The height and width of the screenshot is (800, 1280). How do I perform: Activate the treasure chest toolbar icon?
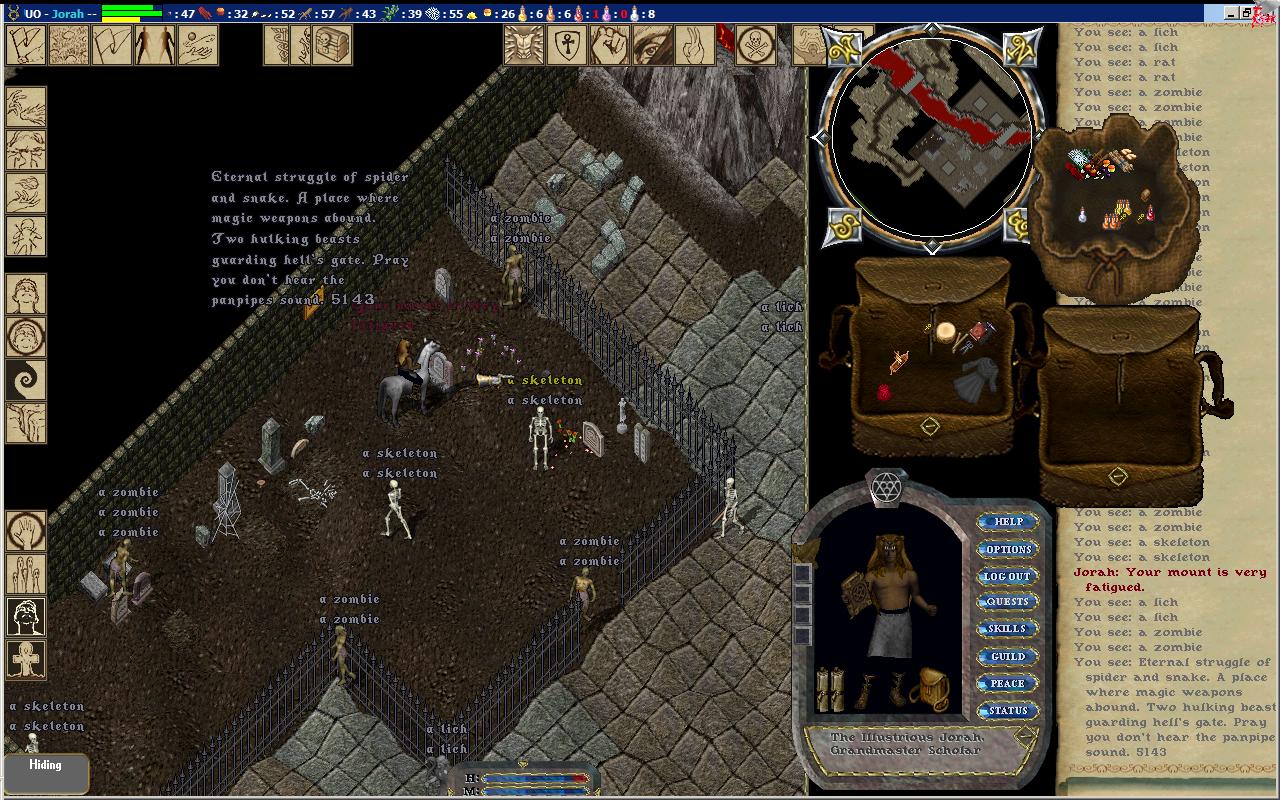(333, 45)
